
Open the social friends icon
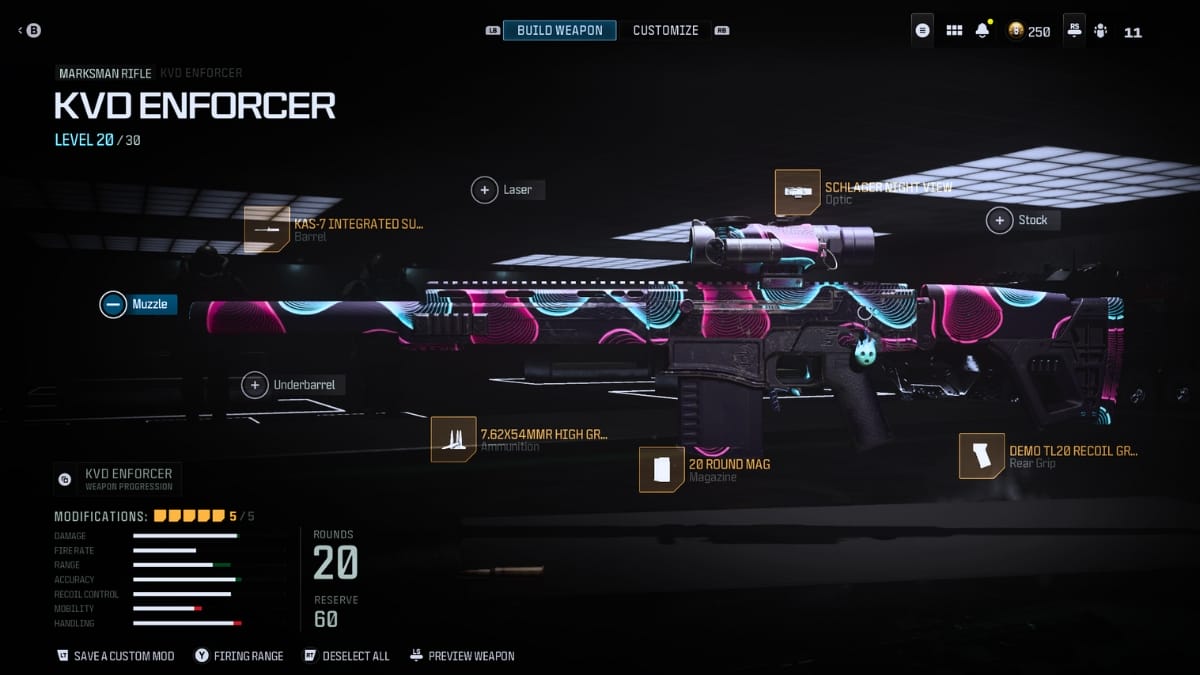[1101, 31]
